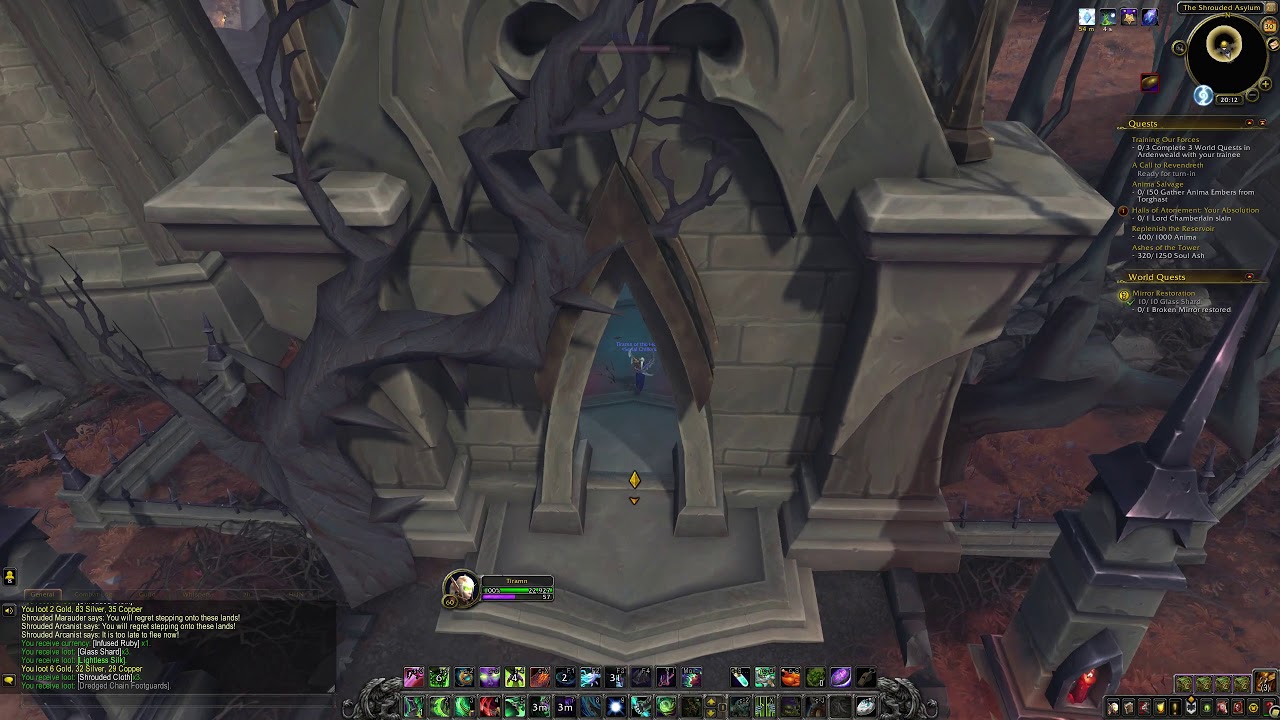Viewport: 1280px width, 720px height.
Task: Open the in-game Shop gold coin icon
Action: tap(1253, 707)
